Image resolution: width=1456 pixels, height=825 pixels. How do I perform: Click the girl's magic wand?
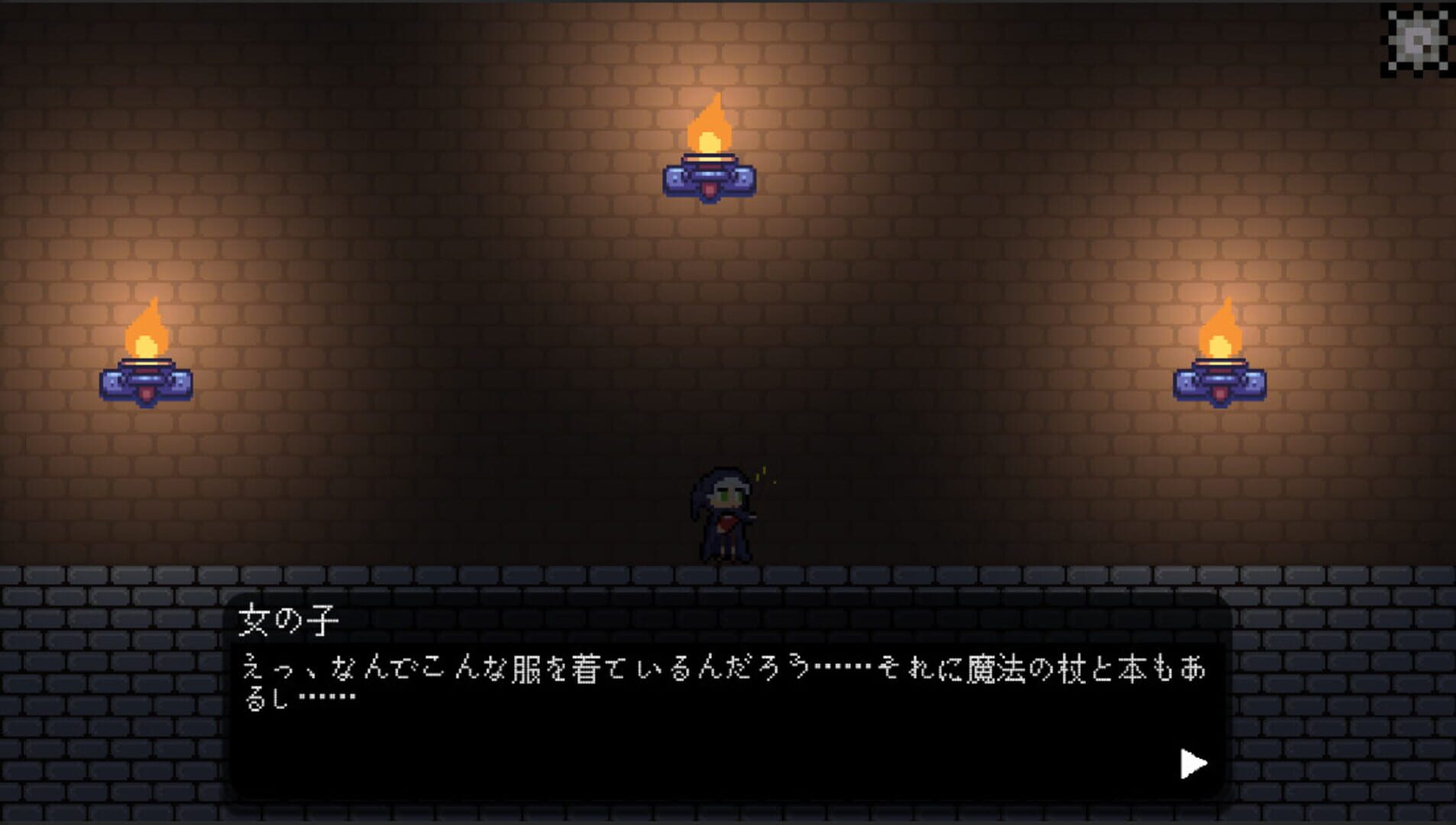click(x=751, y=516)
